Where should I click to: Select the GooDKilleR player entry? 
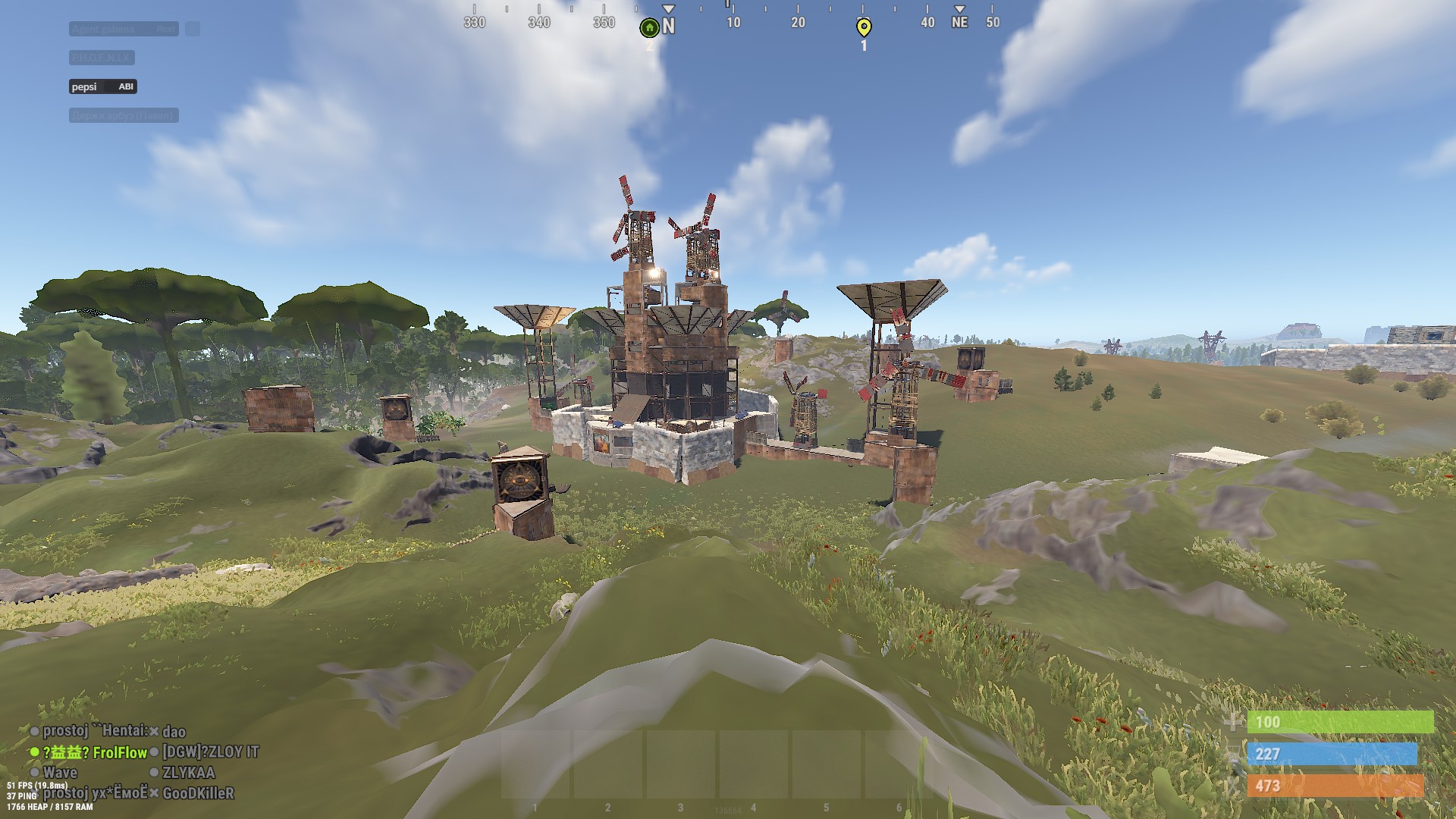(198, 793)
